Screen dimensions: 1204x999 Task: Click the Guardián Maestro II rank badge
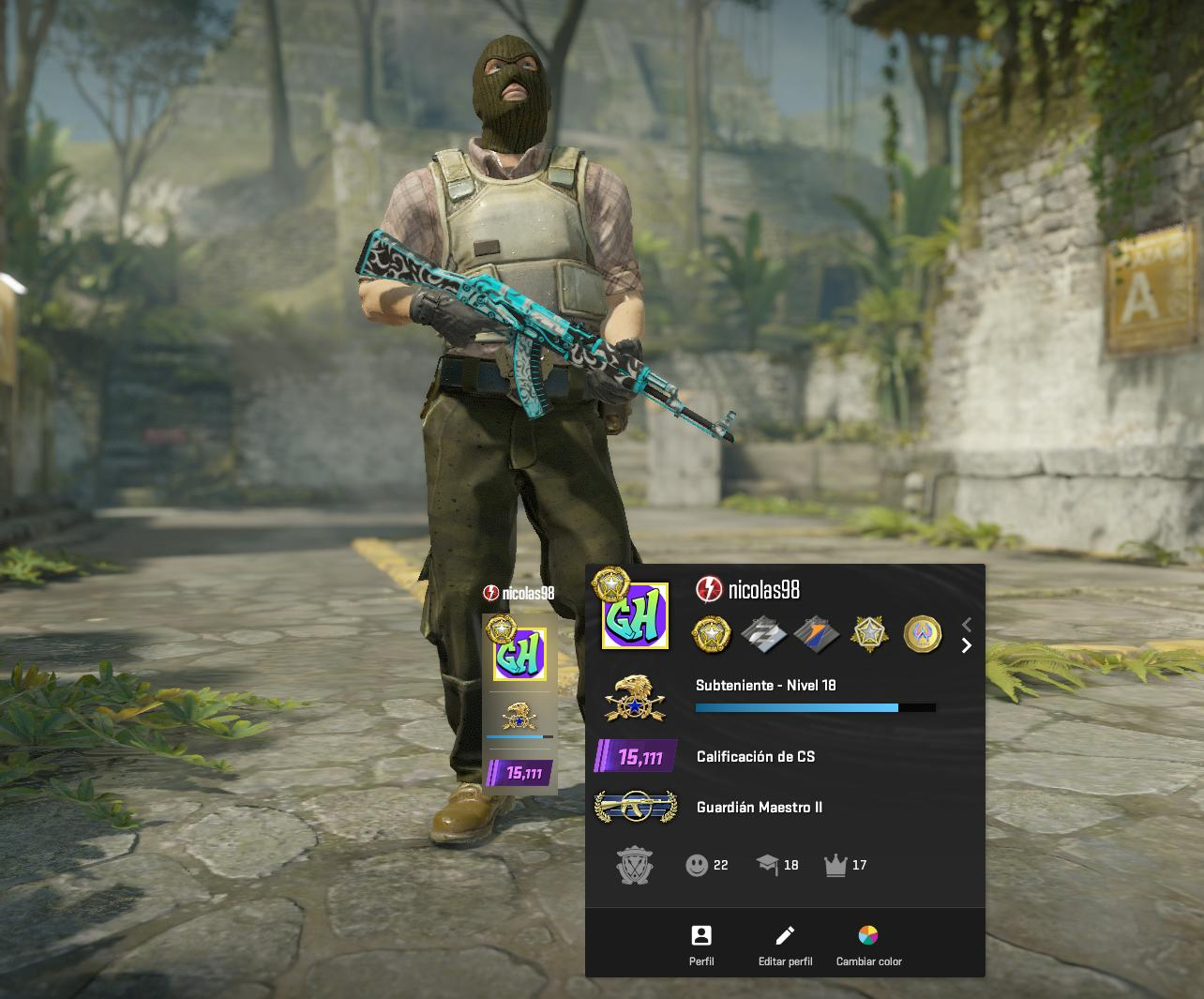[x=636, y=807]
